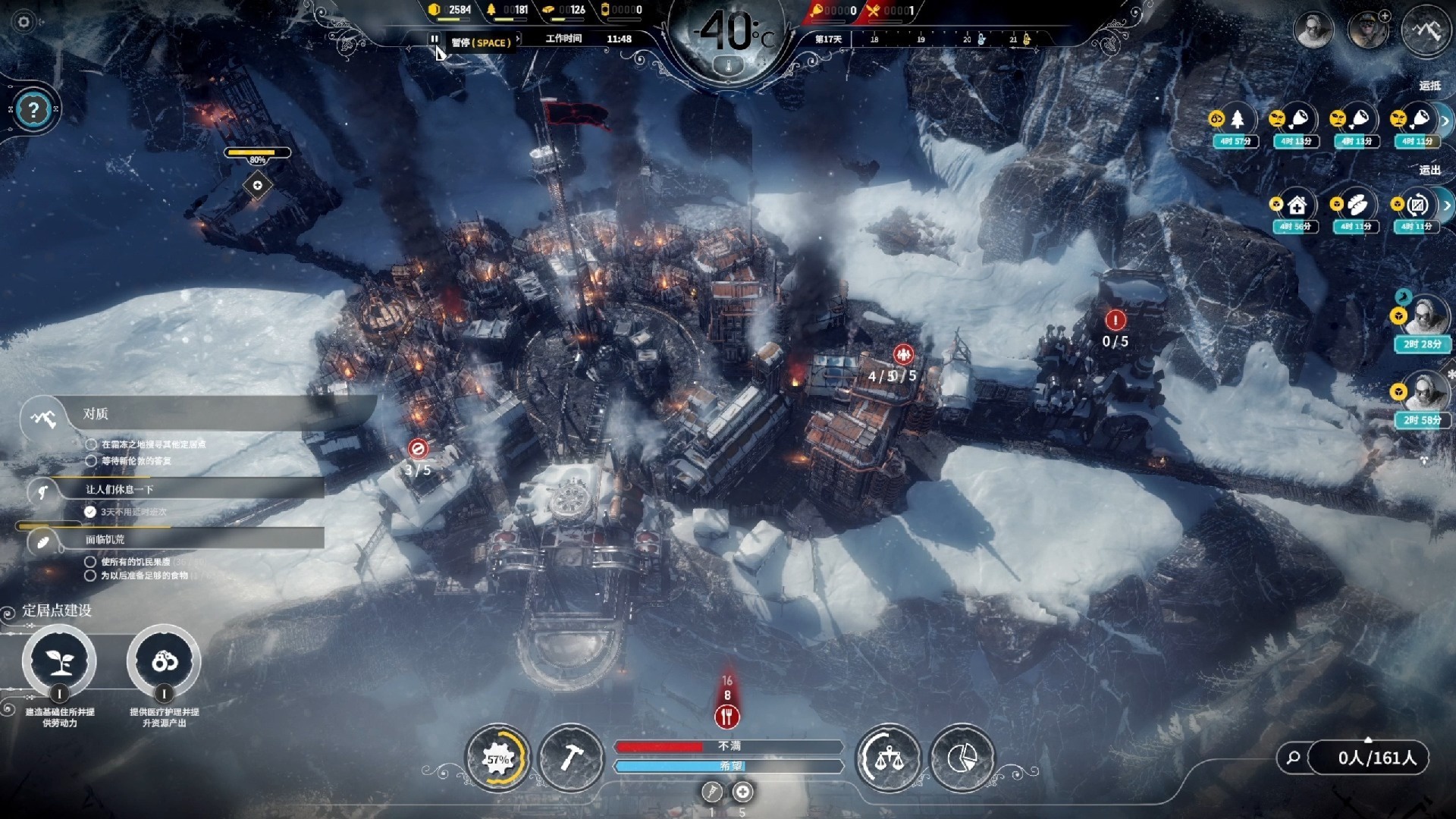This screenshot has height=819, width=1456.
Task: Select the incoming wood shipment icon
Action: pos(1236,120)
